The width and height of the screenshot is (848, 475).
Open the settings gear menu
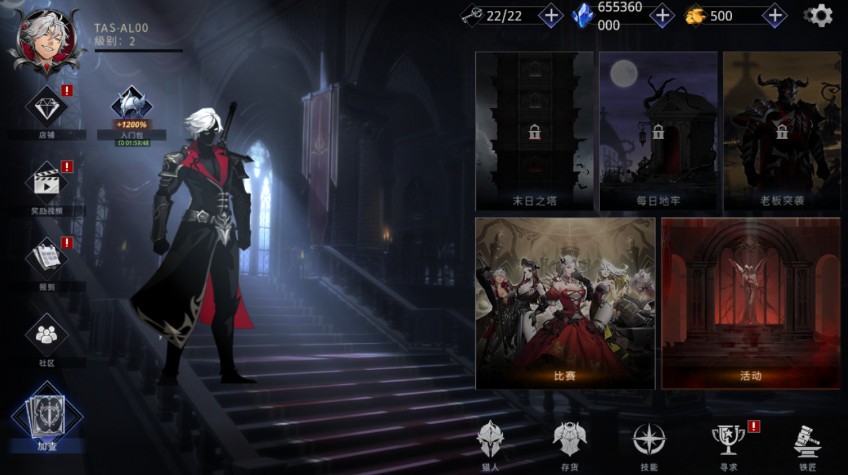pos(819,15)
